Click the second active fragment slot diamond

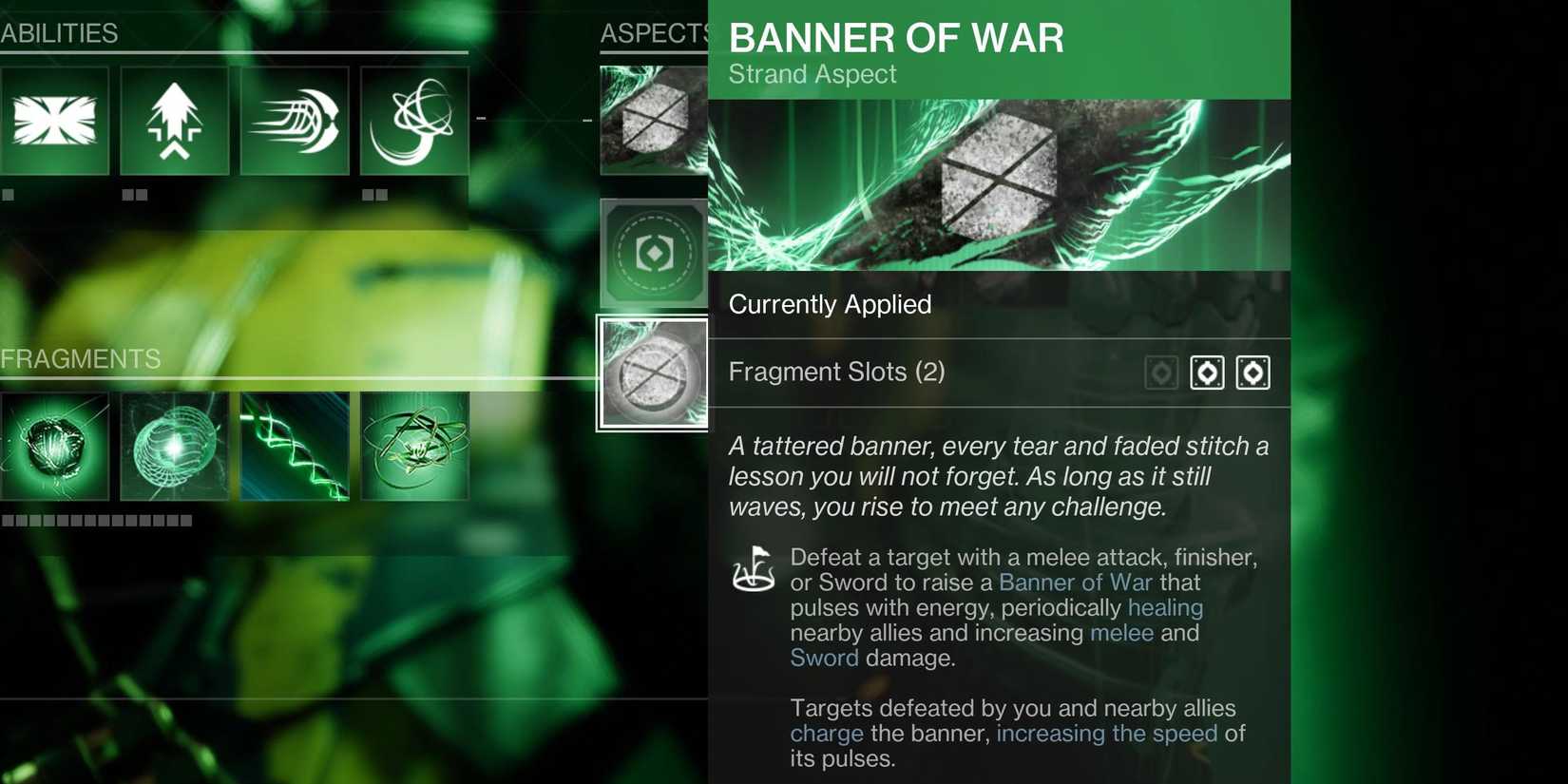(x=1208, y=372)
